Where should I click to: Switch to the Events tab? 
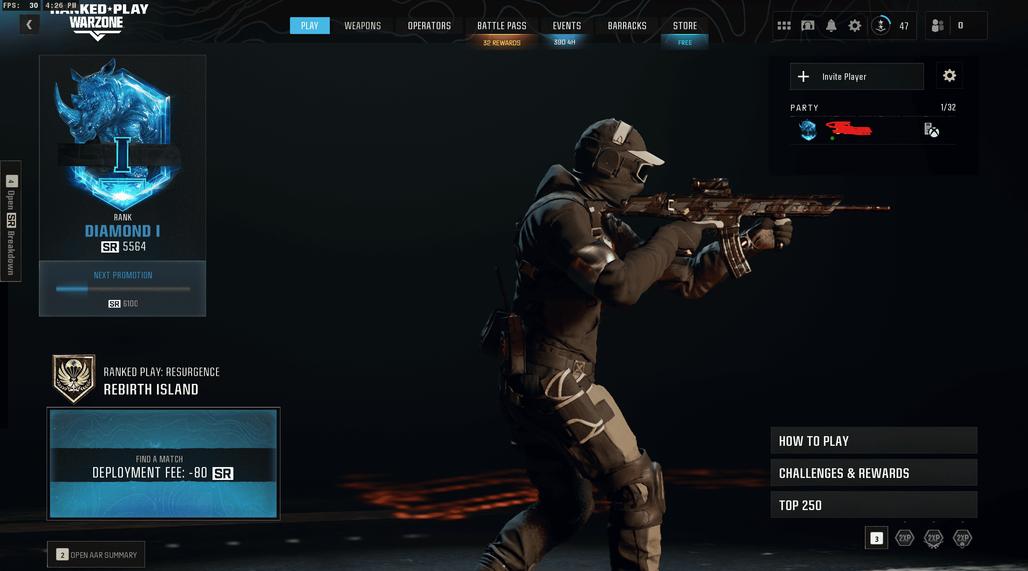click(x=566, y=26)
